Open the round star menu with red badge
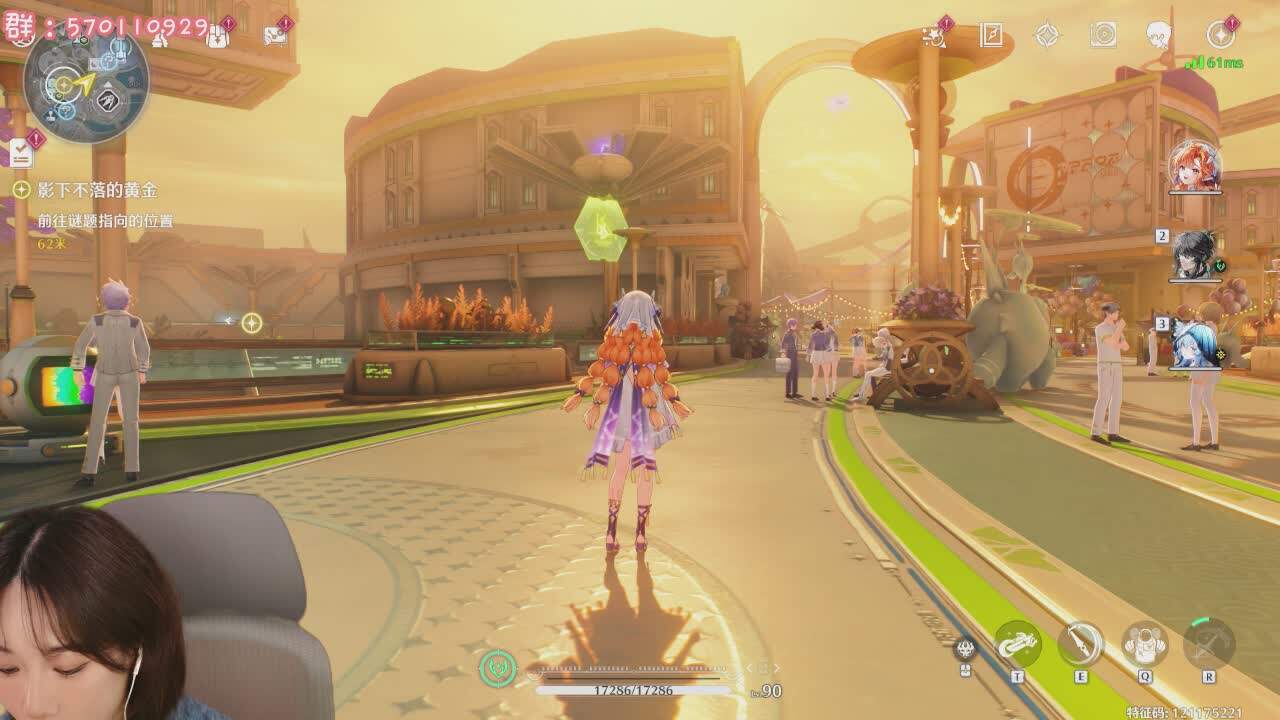The width and height of the screenshot is (1280, 720). point(1220,35)
